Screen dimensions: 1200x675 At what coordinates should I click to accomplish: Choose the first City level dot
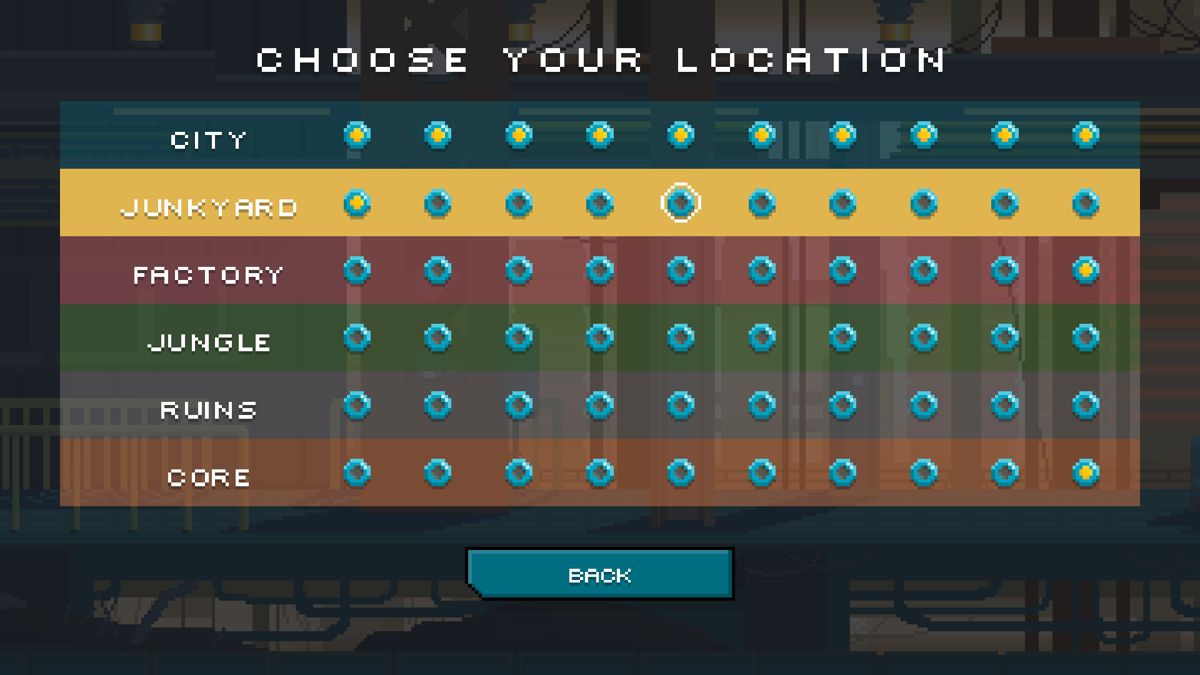point(357,134)
